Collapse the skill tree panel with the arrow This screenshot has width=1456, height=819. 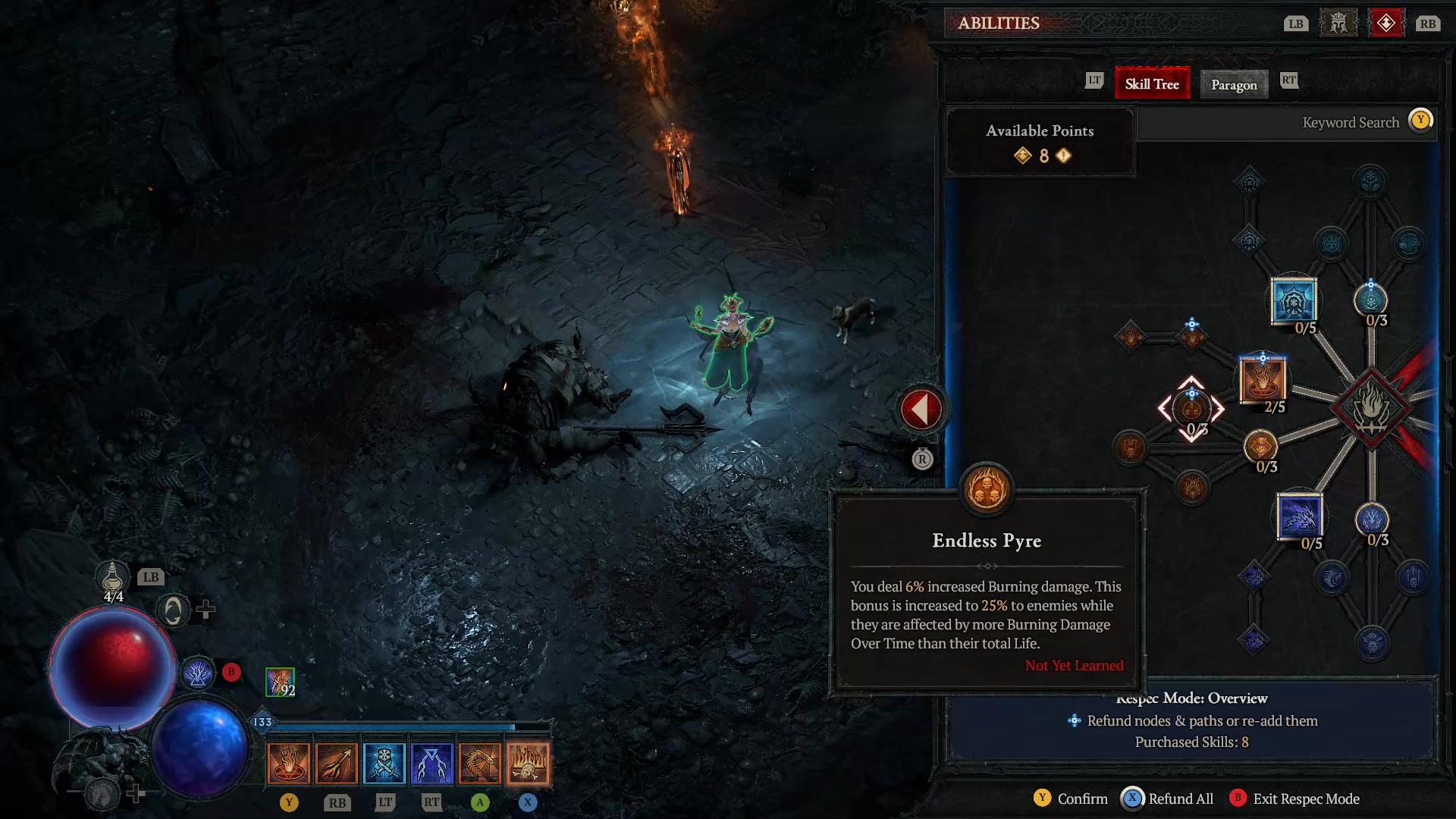click(x=921, y=407)
